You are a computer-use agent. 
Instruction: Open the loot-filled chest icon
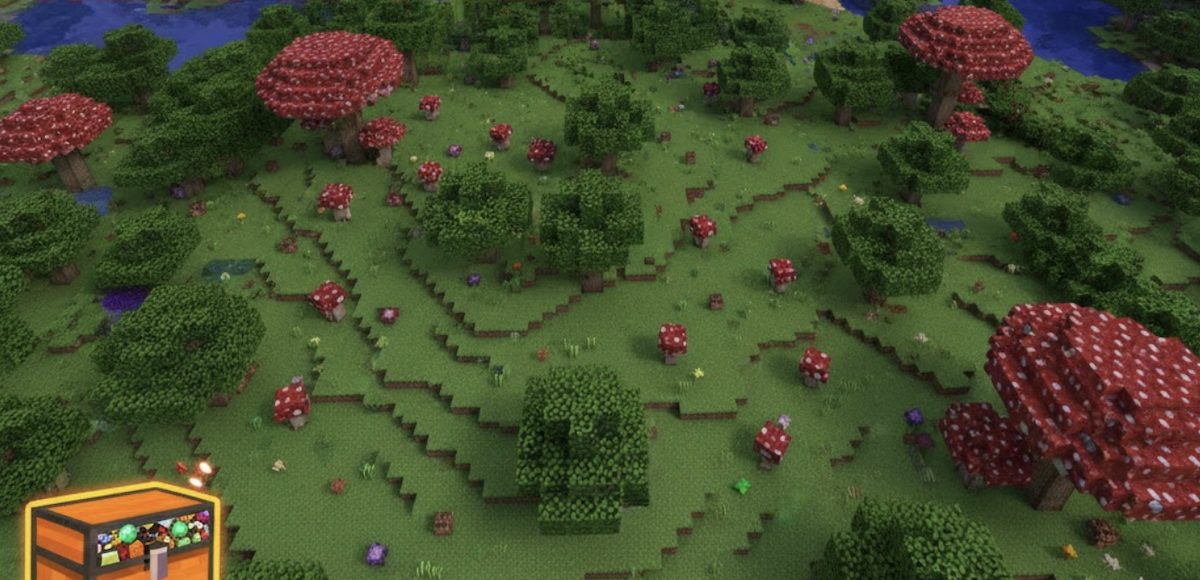click(x=124, y=532)
